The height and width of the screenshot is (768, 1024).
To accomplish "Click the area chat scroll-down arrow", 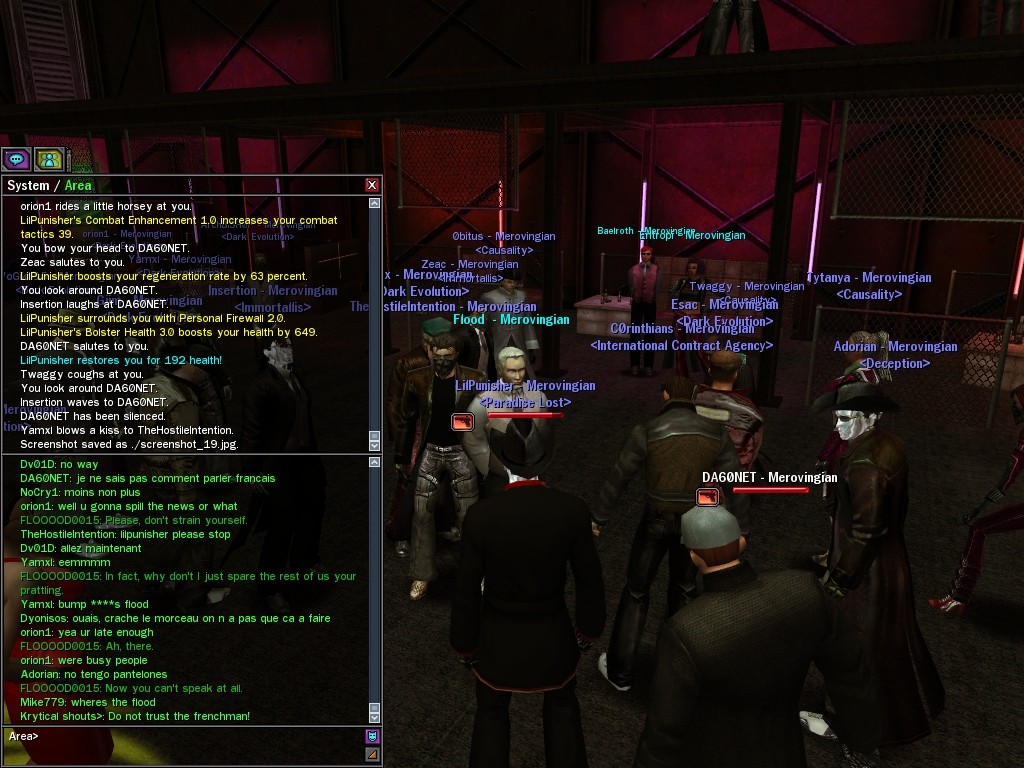I will (x=375, y=716).
